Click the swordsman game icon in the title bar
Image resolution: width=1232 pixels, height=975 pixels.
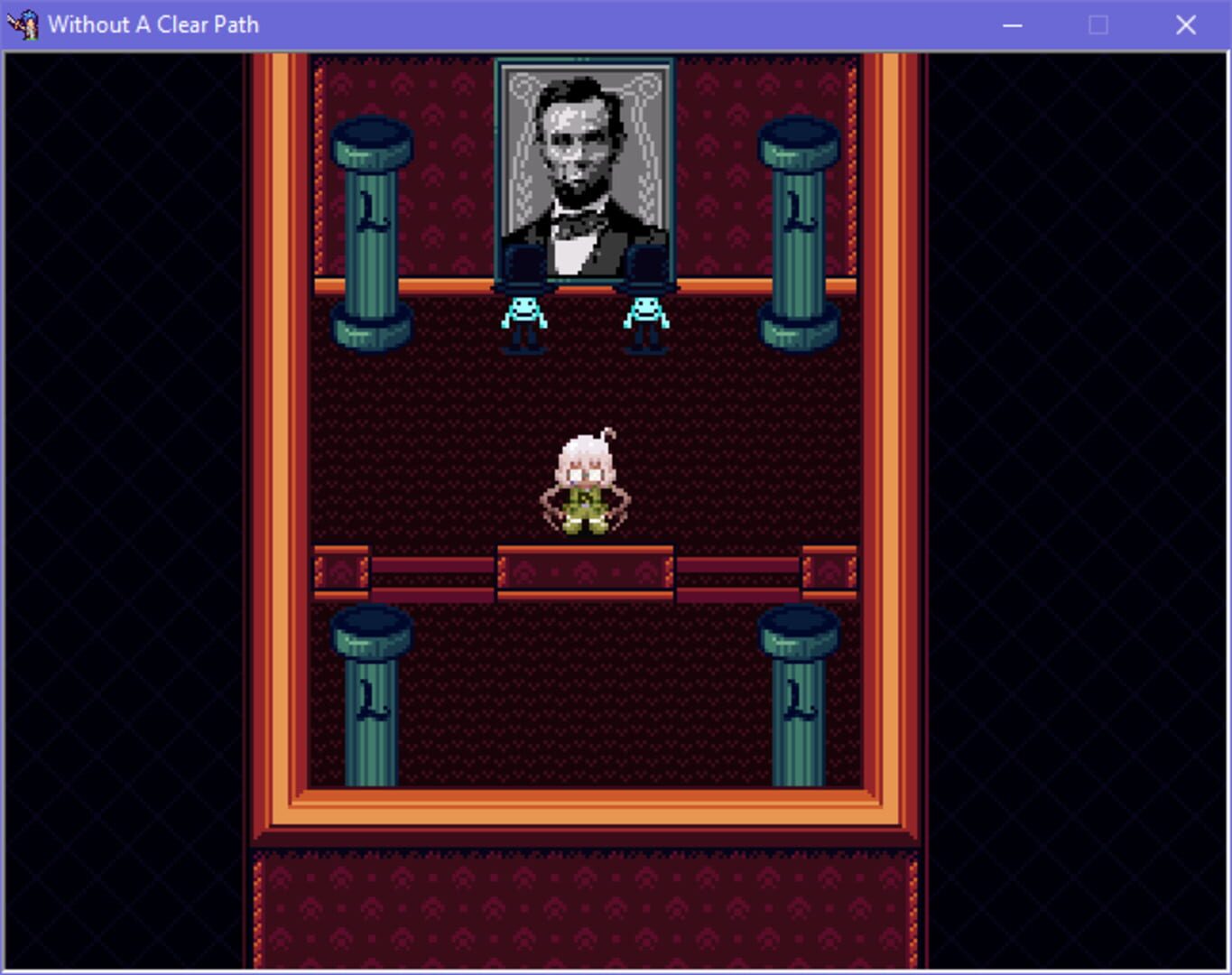click(x=24, y=24)
